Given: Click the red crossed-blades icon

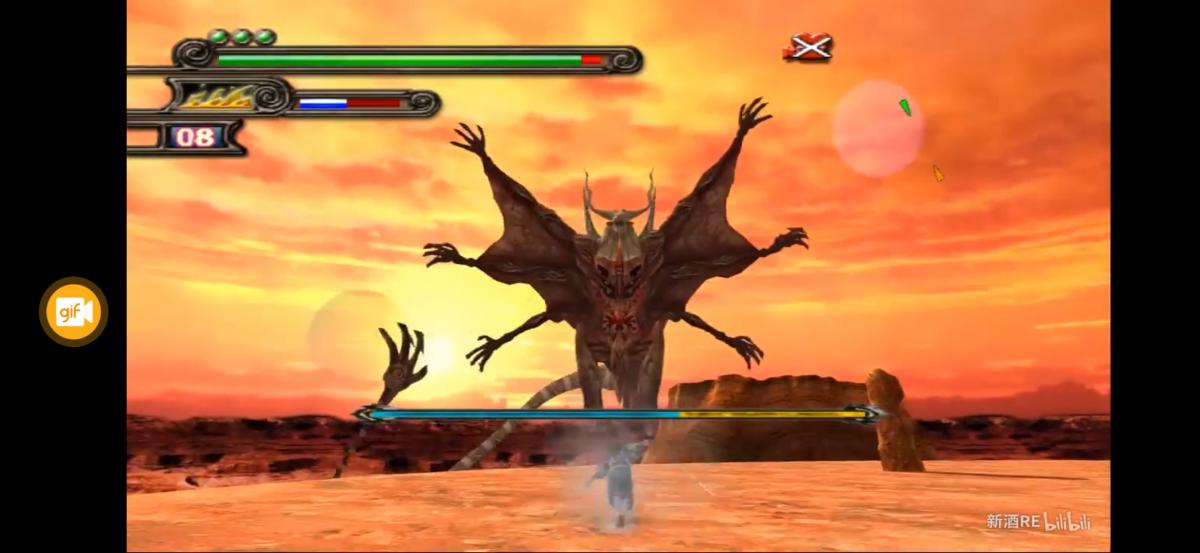Looking at the screenshot, I should coord(808,47).
